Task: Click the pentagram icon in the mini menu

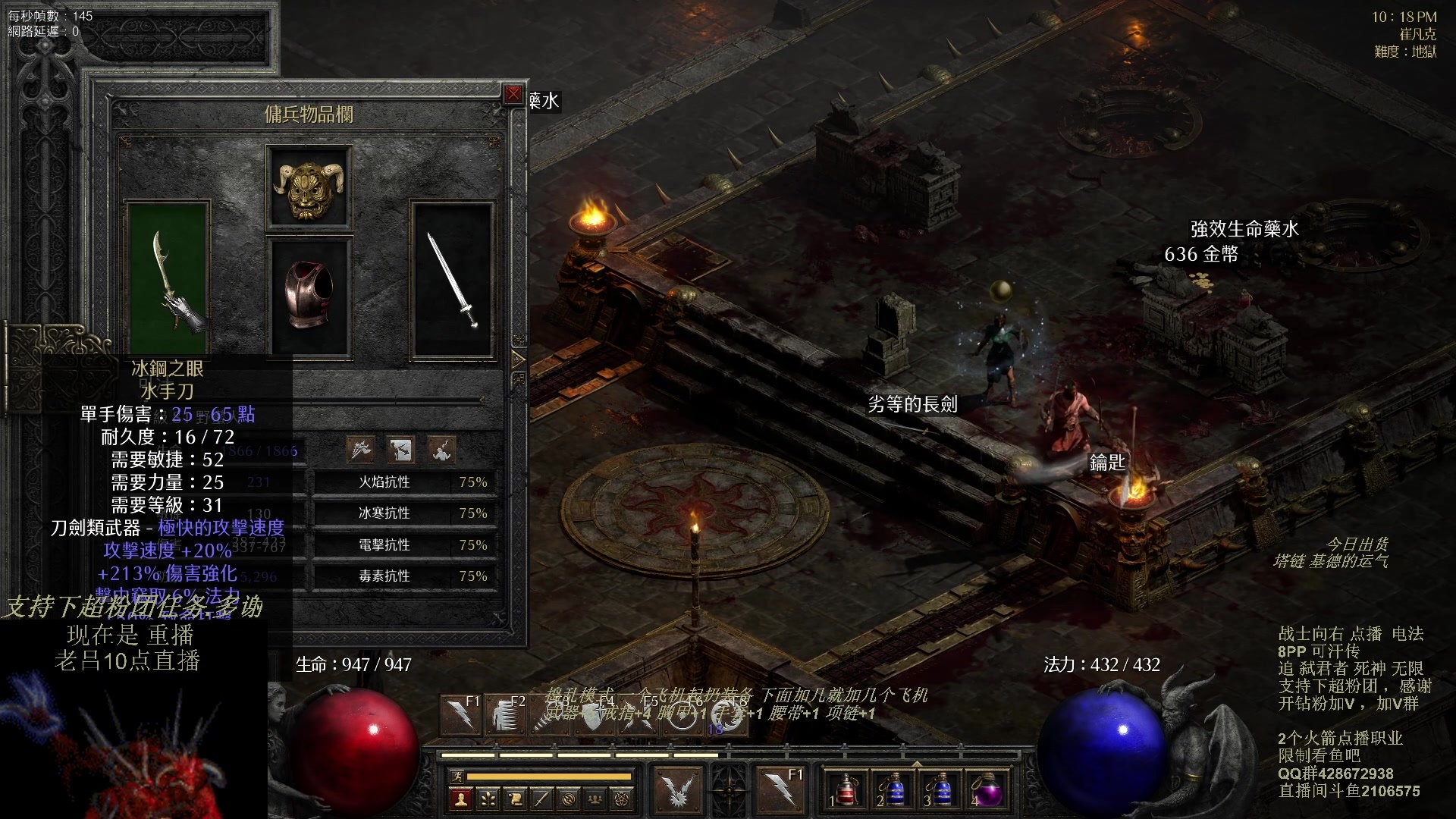Action: click(x=622, y=799)
